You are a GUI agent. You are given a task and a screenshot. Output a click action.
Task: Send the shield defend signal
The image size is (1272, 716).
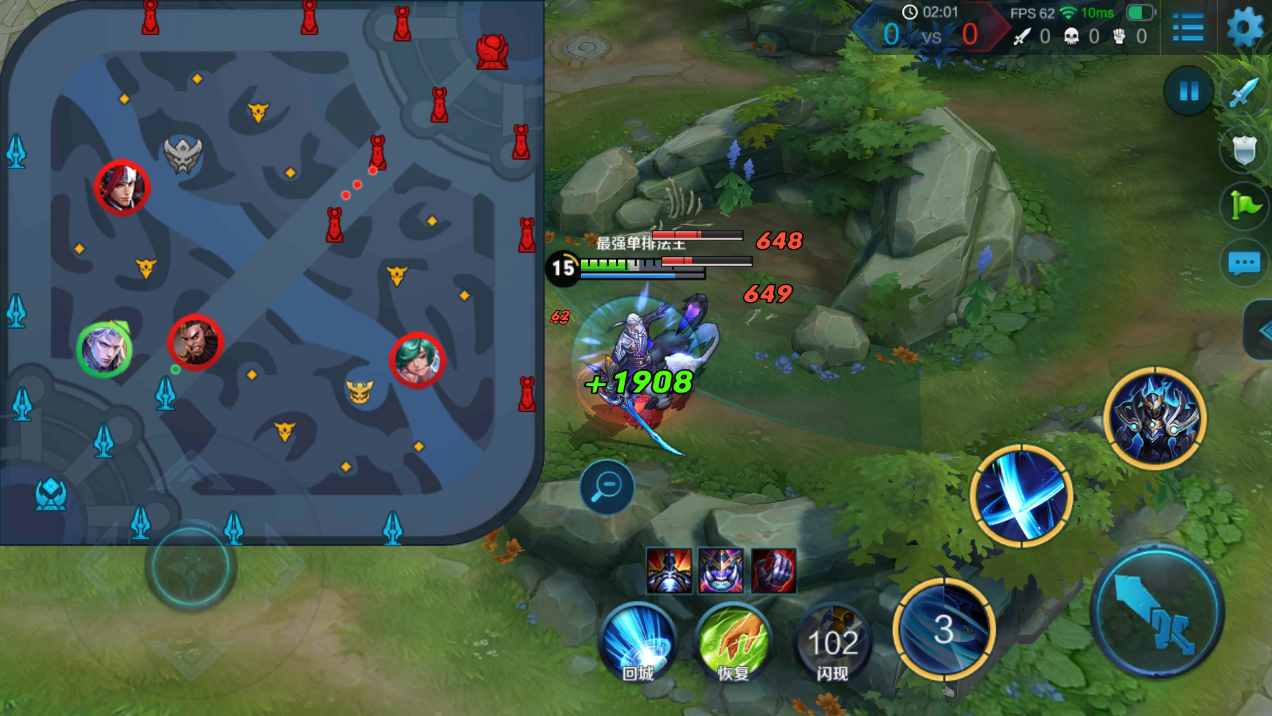point(1243,150)
